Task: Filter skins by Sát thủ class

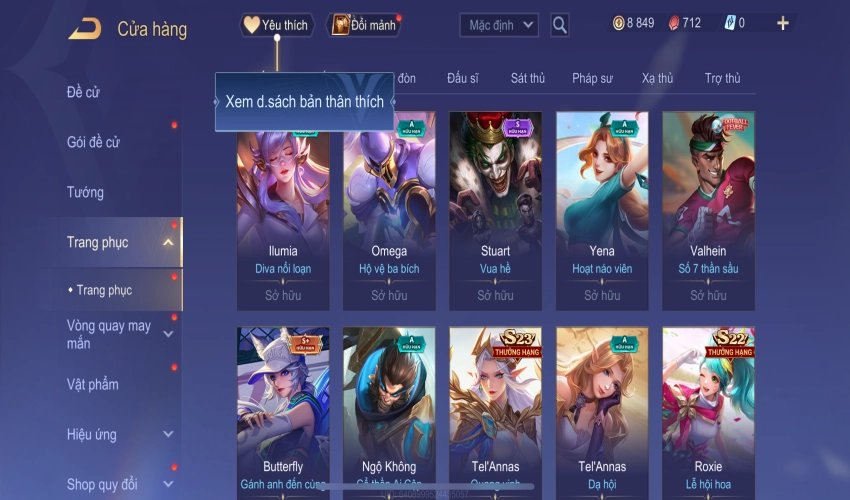Action: 527,78
